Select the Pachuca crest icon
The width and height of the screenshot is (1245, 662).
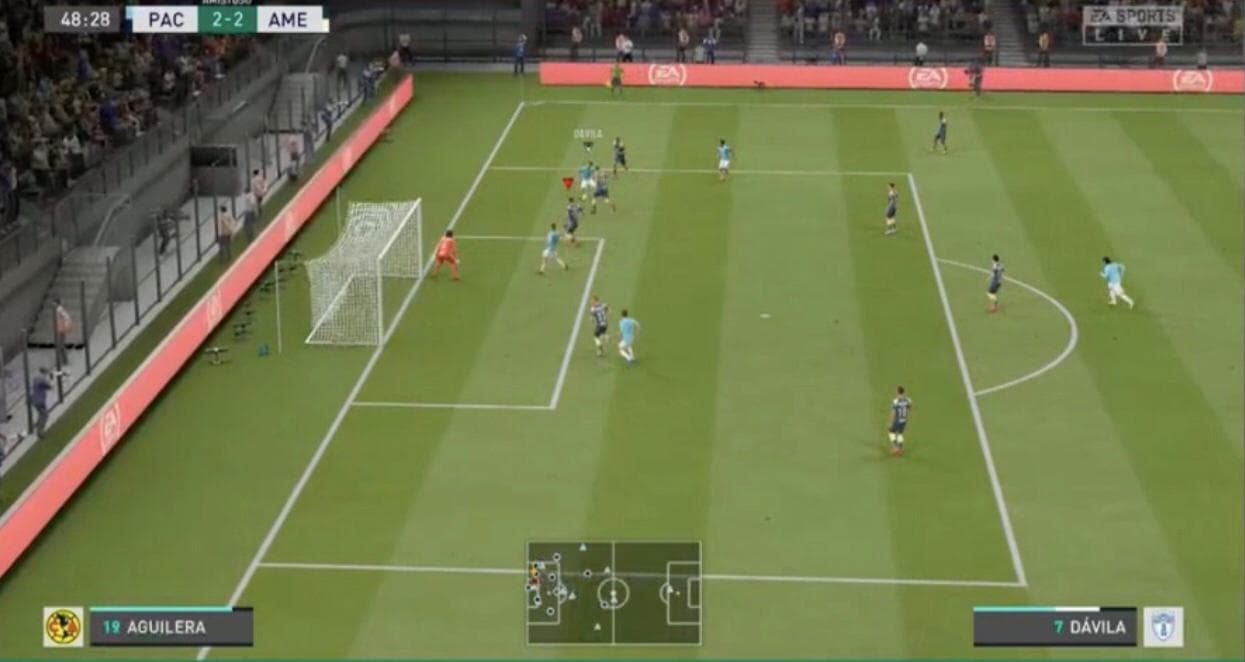tap(1163, 627)
